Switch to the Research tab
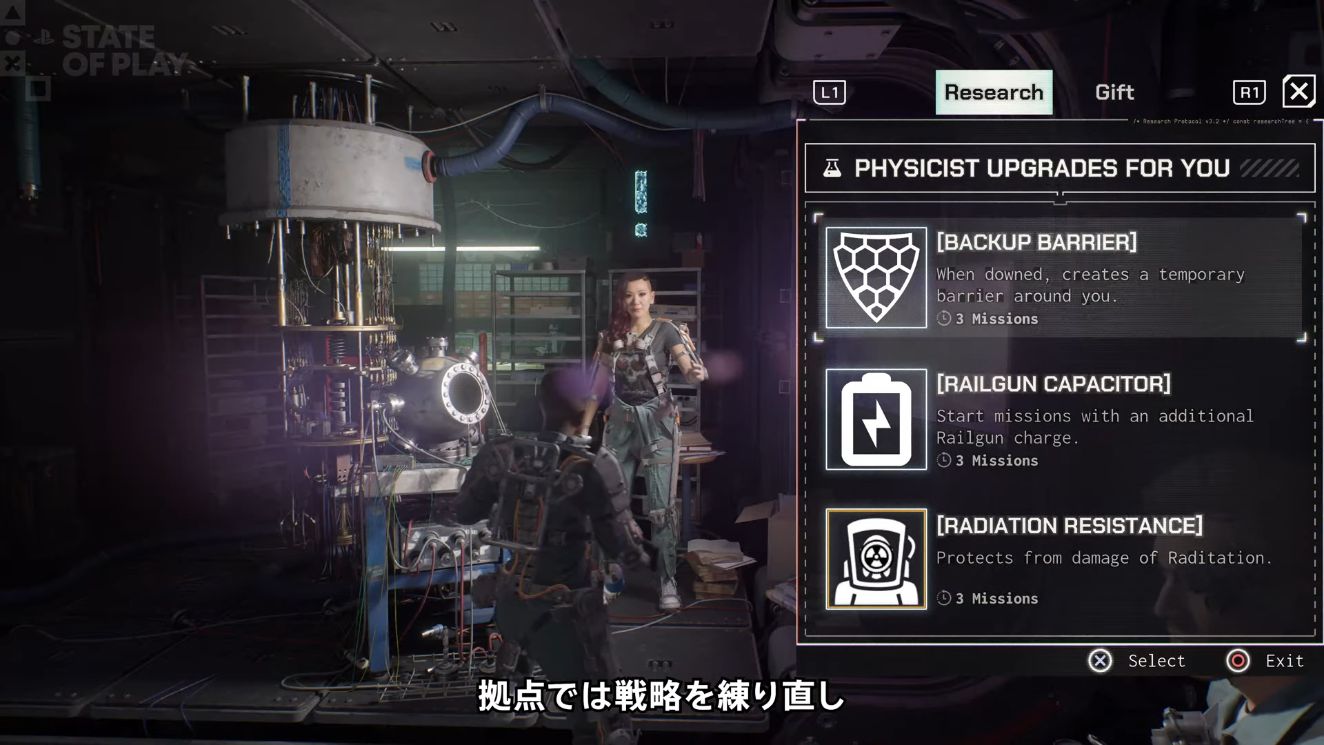This screenshot has width=1324, height=745. [994, 92]
